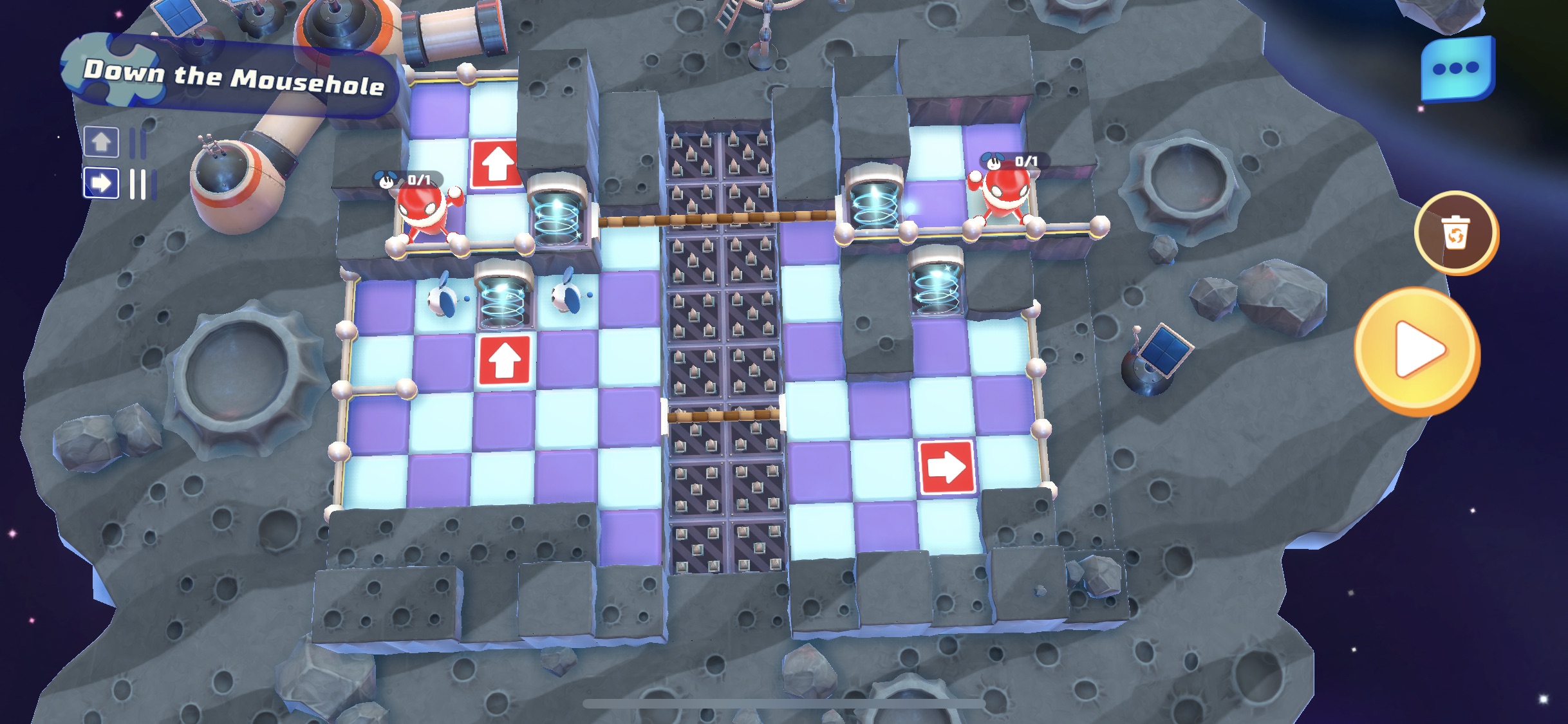Select the right arrow in the arrow inventory
The width and height of the screenshot is (1568, 724).
pos(101,183)
